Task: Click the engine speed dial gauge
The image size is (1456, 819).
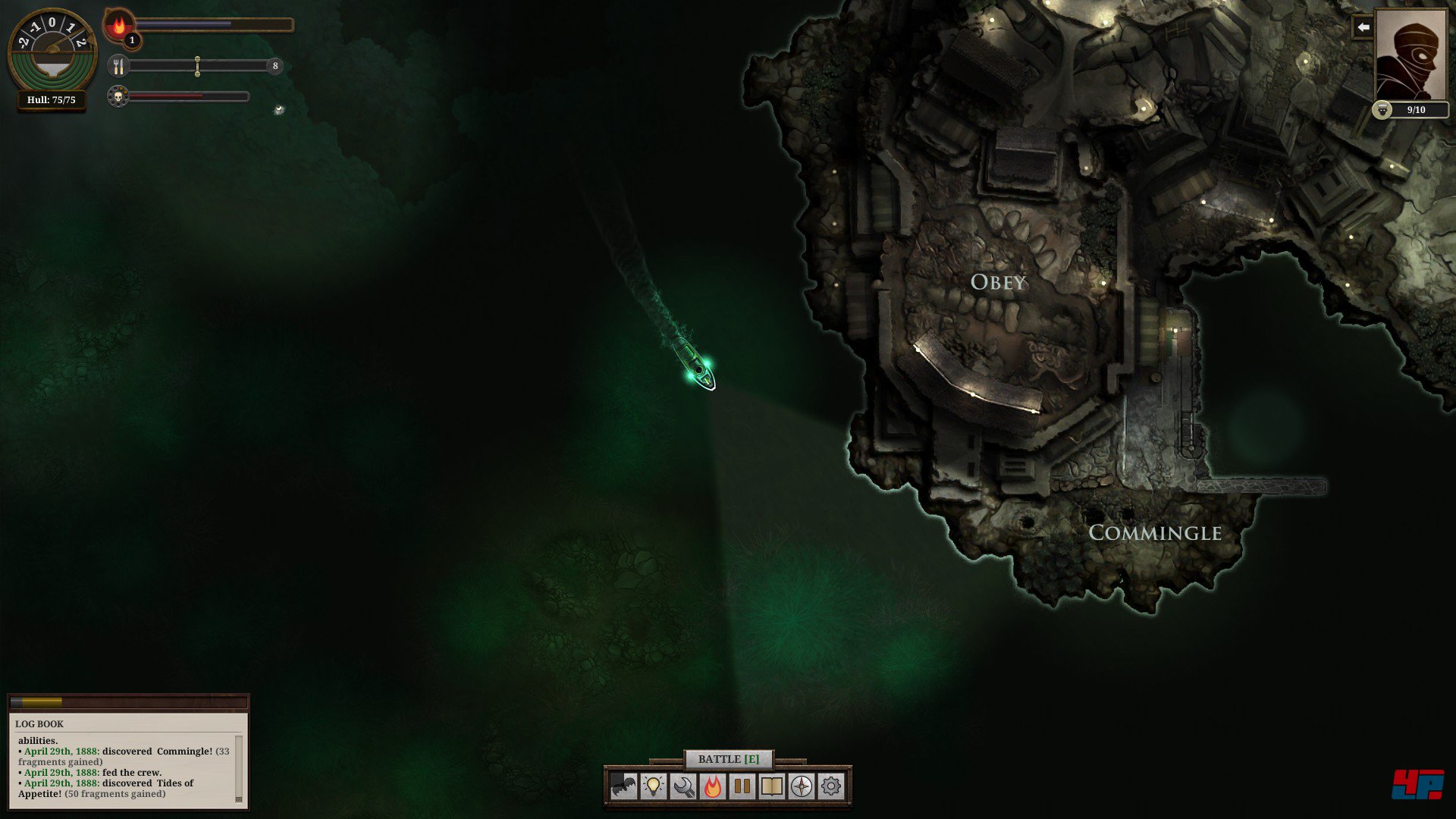Action: tap(52, 49)
